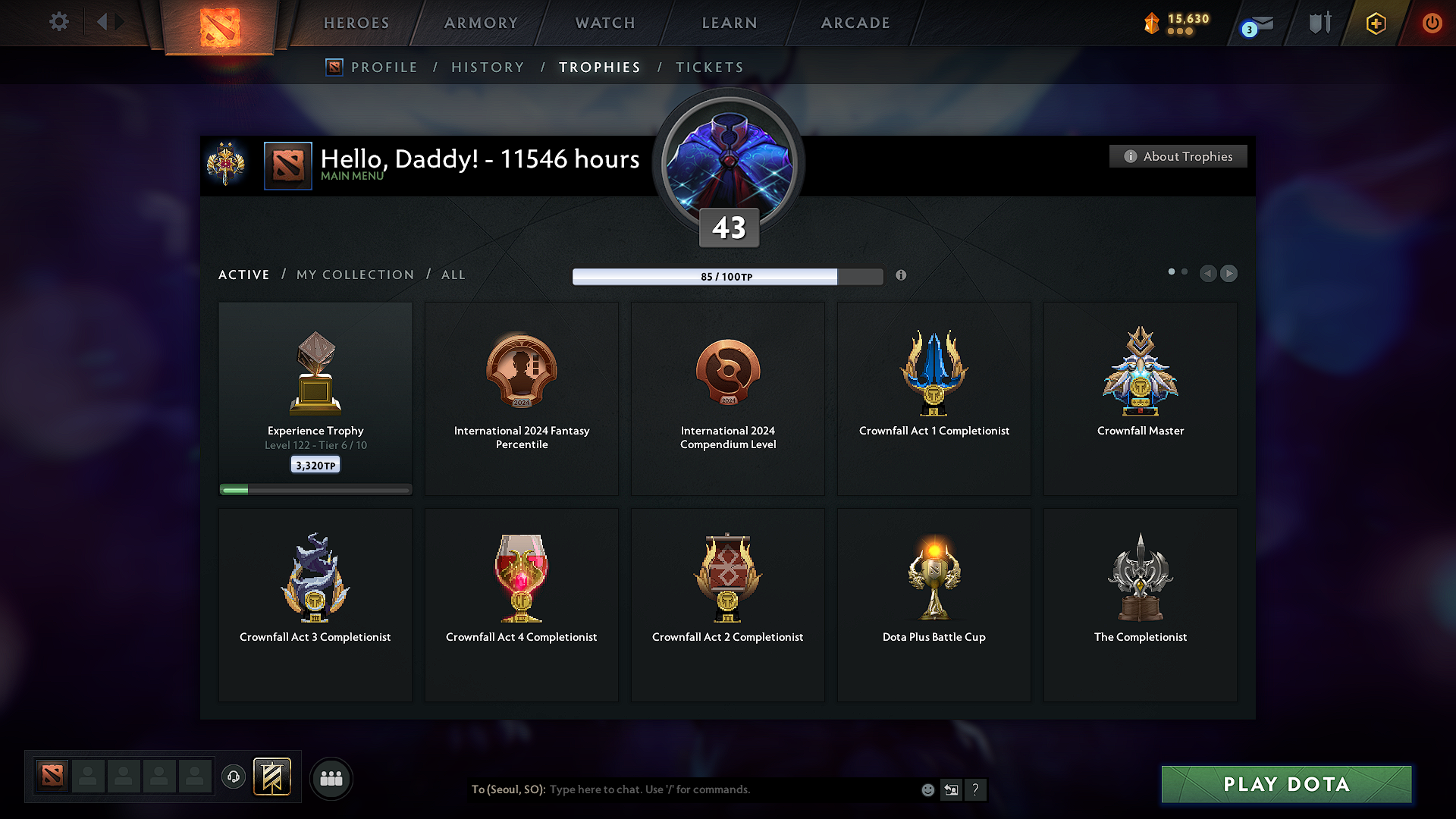Open the WATCH menu
Screen dimensions: 1456x819
pyautogui.click(x=604, y=23)
